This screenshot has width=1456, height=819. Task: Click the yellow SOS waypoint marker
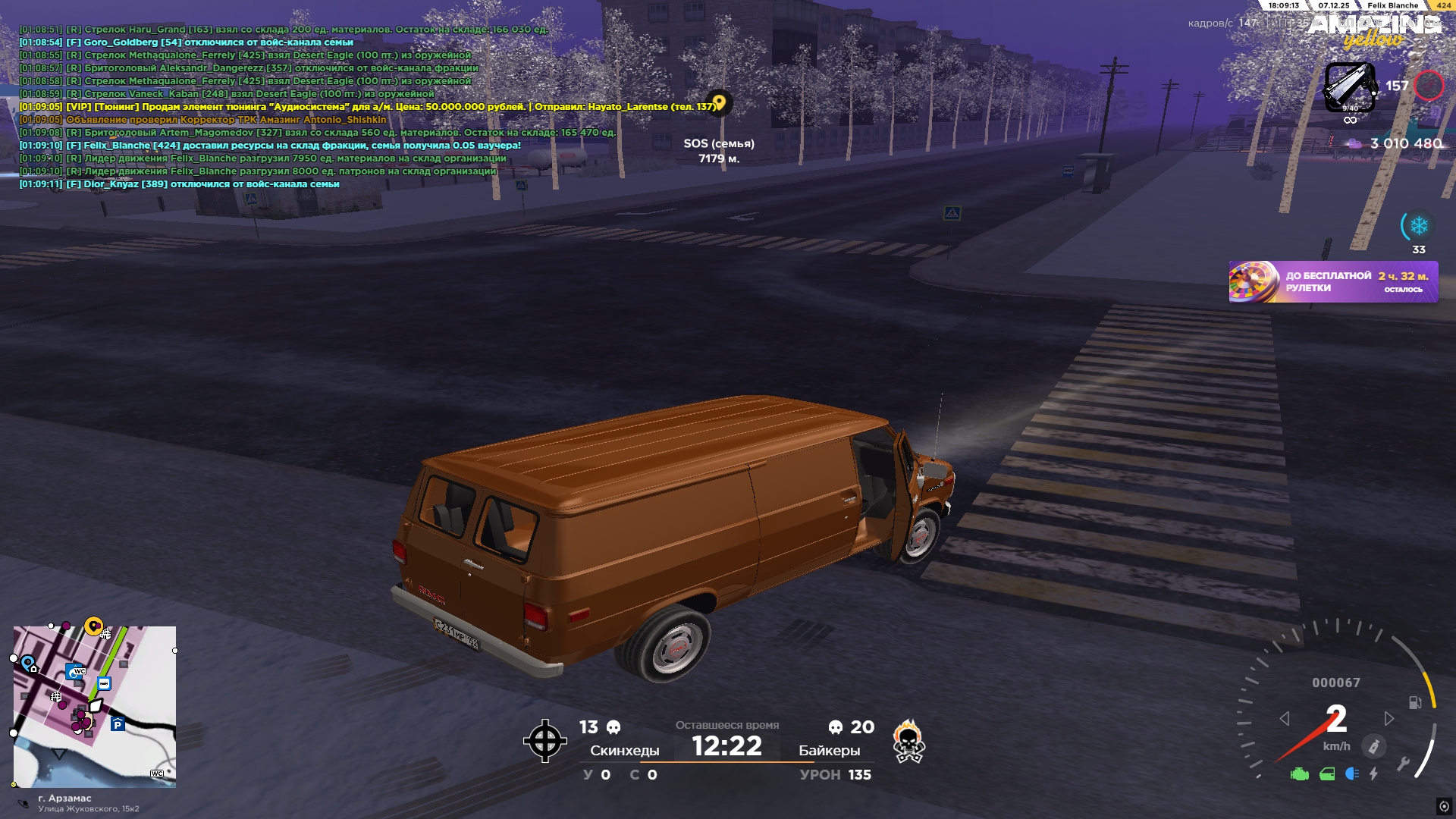(719, 102)
